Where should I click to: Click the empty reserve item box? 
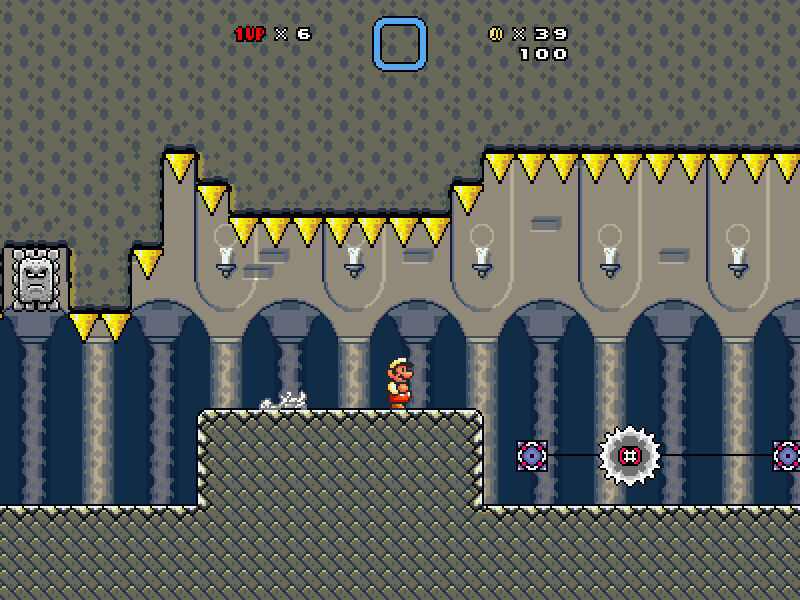point(400,44)
